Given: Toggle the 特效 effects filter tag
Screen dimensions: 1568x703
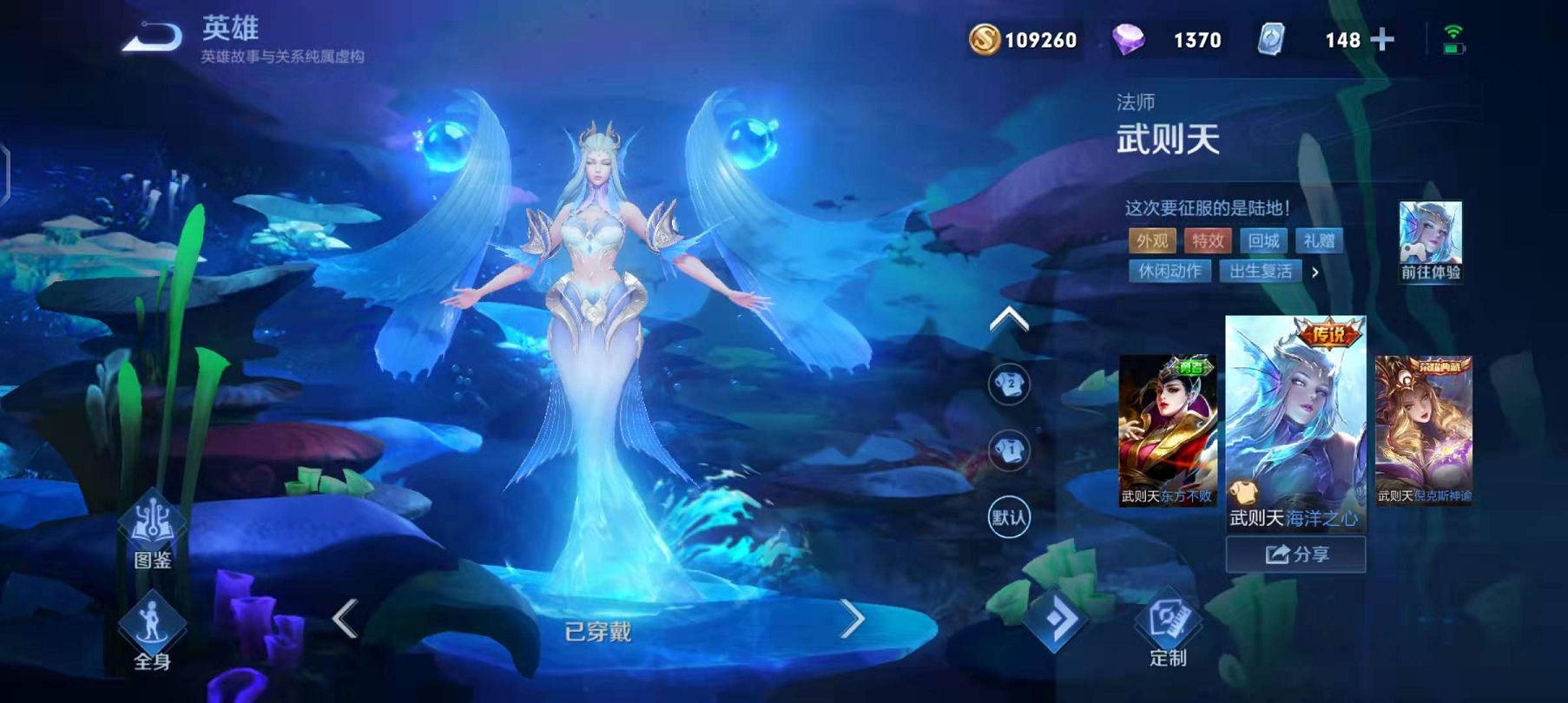Looking at the screenshot, I should 1207,241.
